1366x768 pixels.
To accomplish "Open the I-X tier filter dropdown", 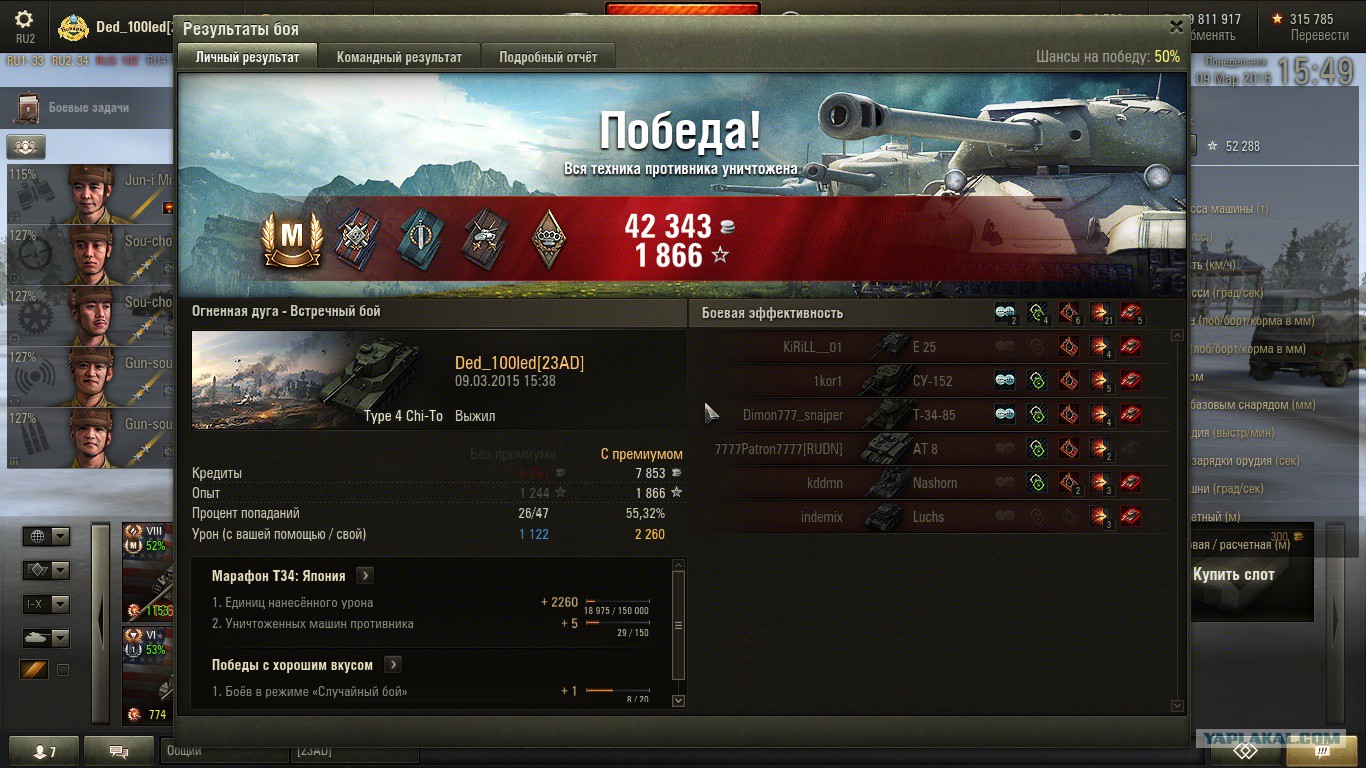I will tap(46, 605).
